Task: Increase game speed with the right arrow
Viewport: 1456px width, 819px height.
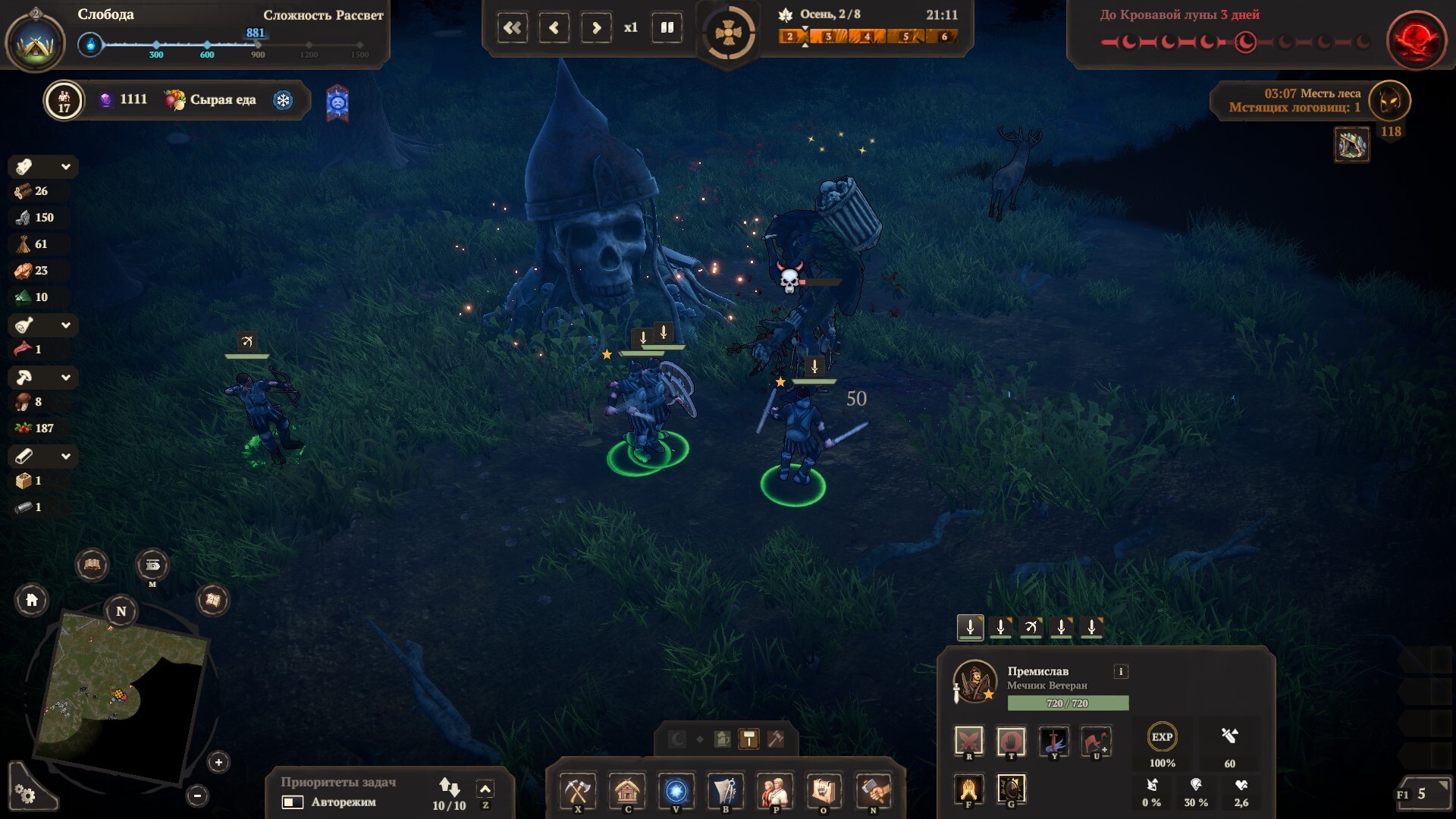Action: (596, 28)
